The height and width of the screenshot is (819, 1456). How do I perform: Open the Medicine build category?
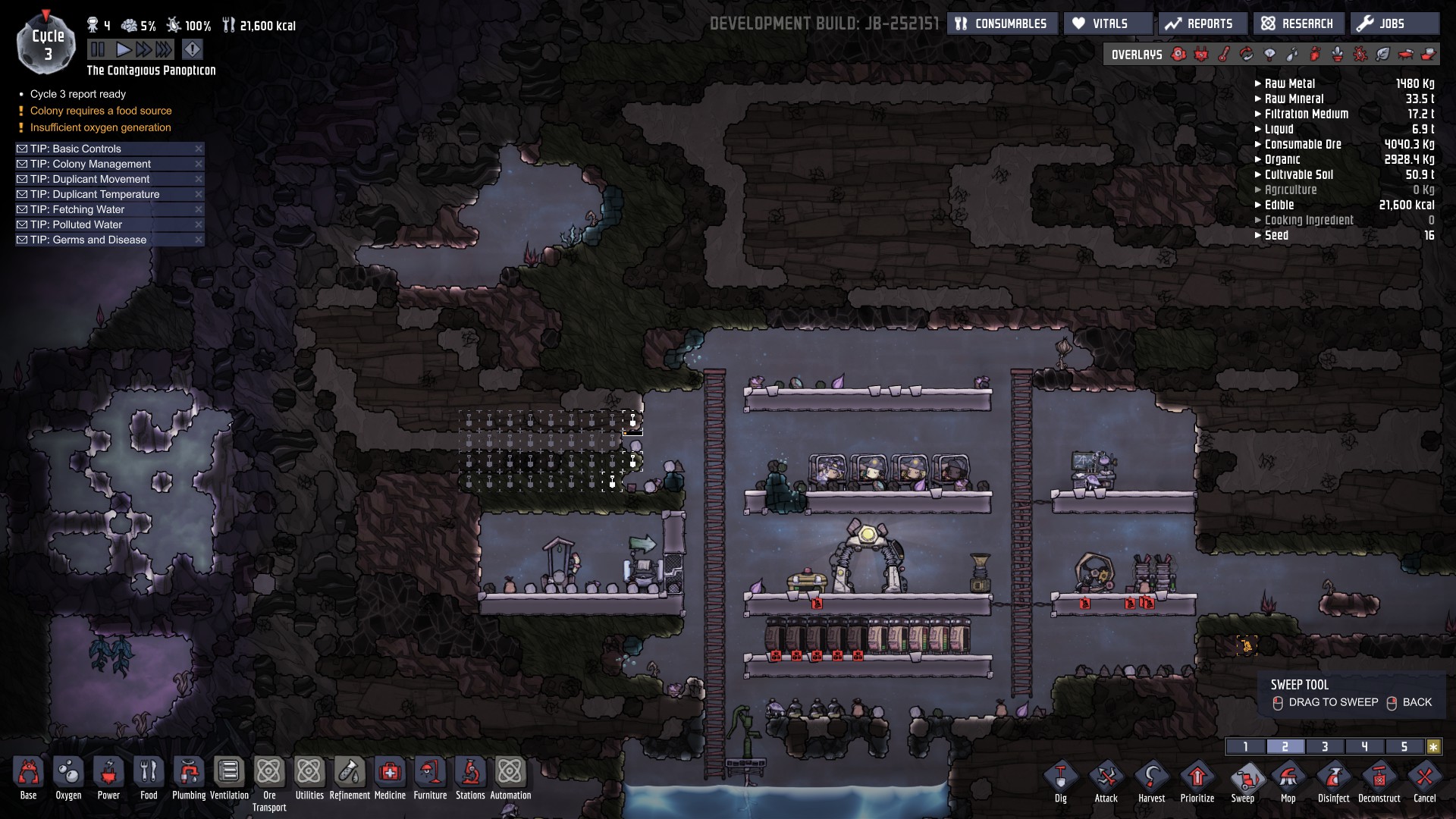pyautogui.click(x=390, y=778)
